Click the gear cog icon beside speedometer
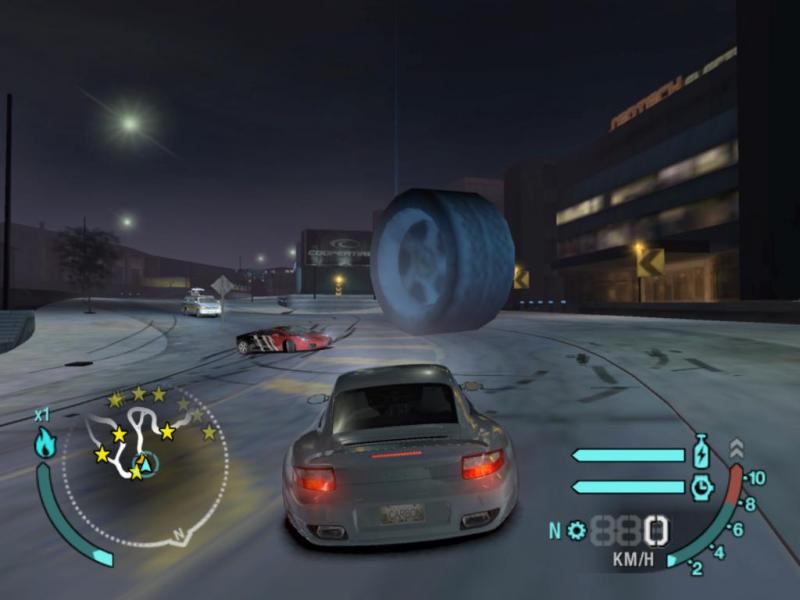 coord(577,530)
